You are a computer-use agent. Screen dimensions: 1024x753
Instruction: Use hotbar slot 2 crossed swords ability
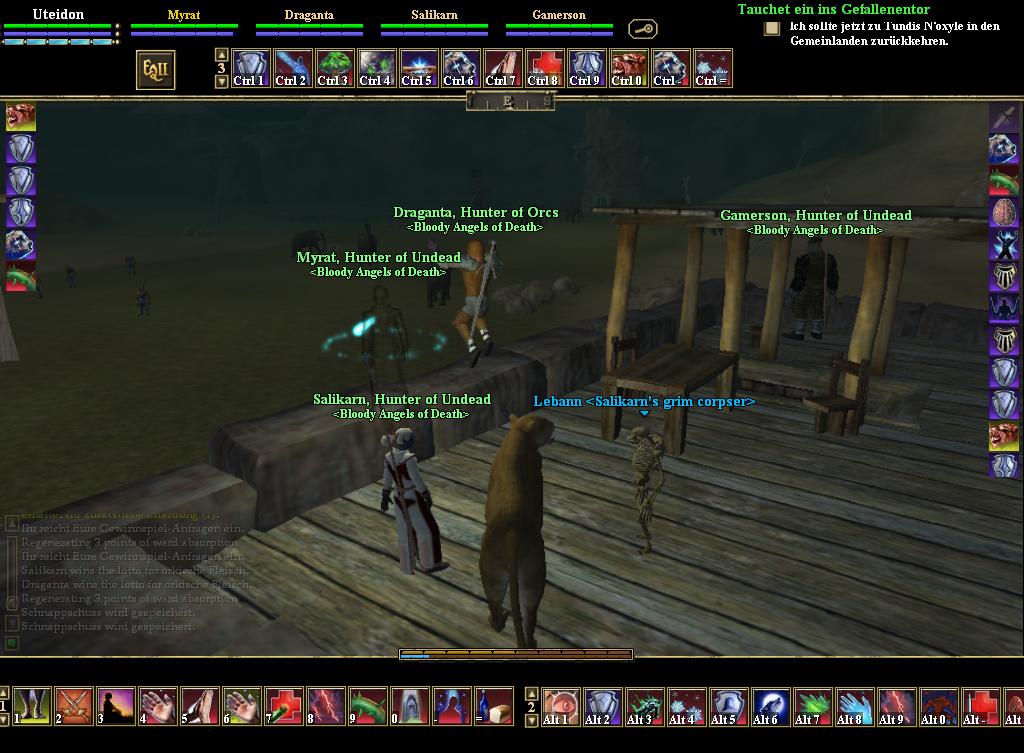74,705
